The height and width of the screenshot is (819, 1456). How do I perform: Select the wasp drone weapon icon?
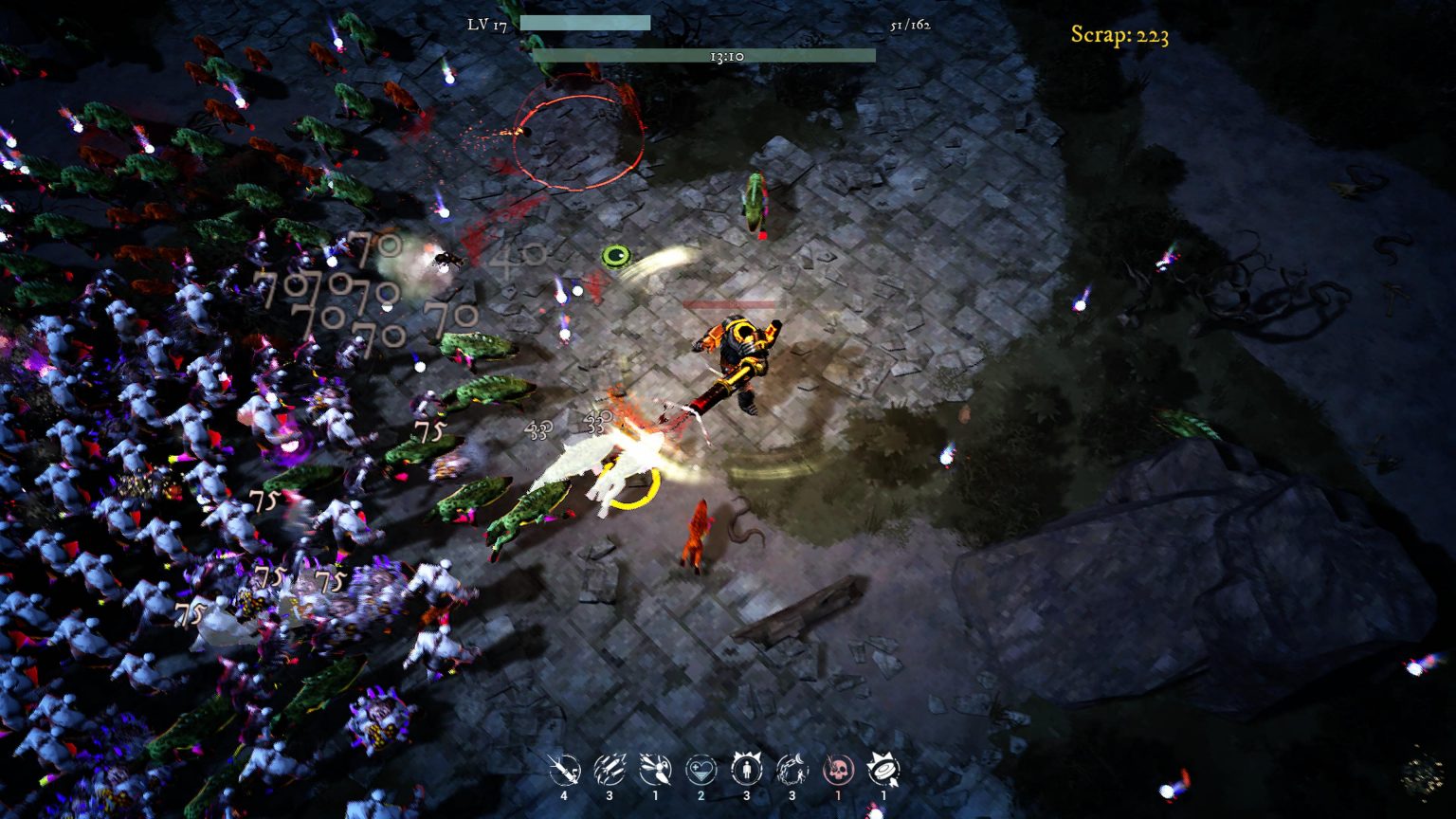[654, 770]
